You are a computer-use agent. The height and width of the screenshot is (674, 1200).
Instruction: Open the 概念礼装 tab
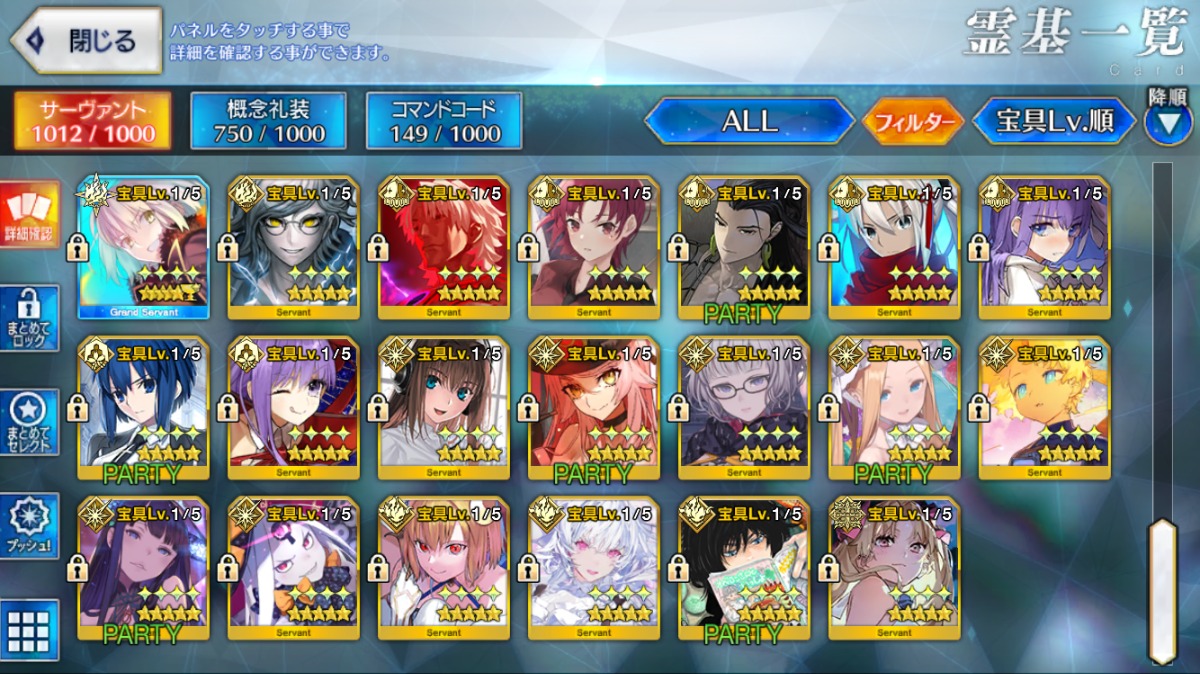[x=269, y=121]
